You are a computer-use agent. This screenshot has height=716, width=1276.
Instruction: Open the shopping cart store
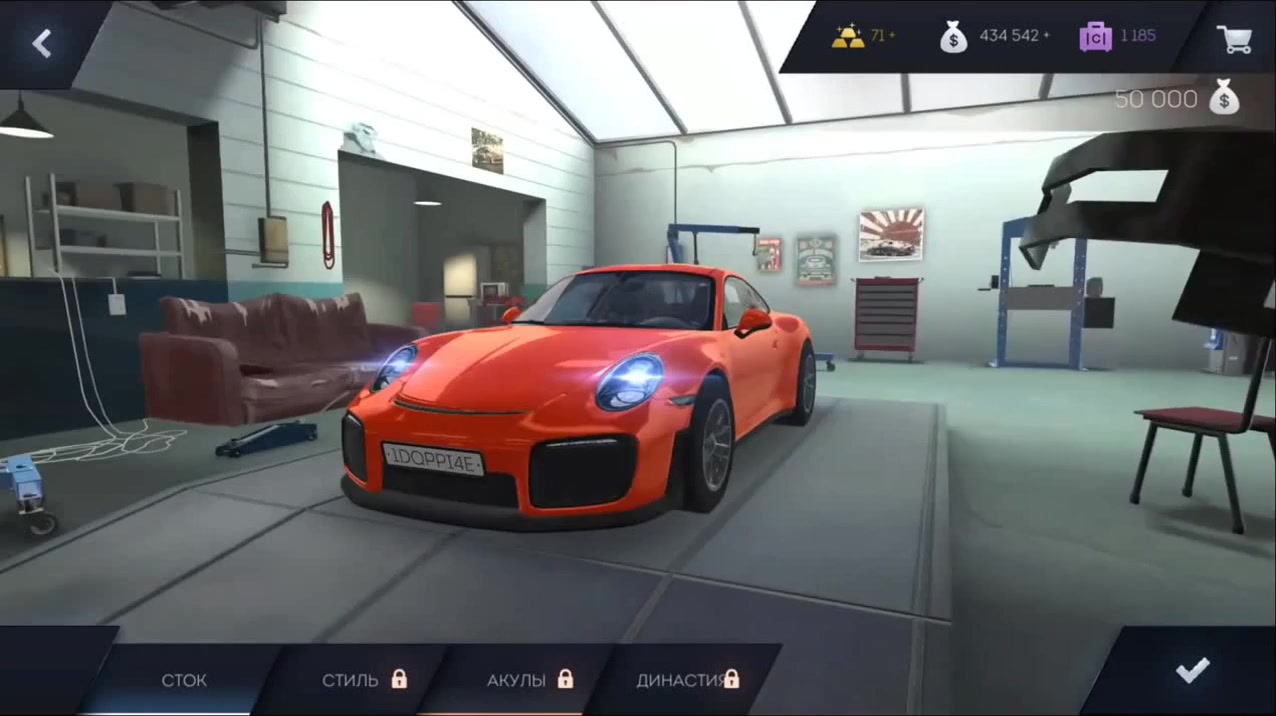tap(1233, 38)
